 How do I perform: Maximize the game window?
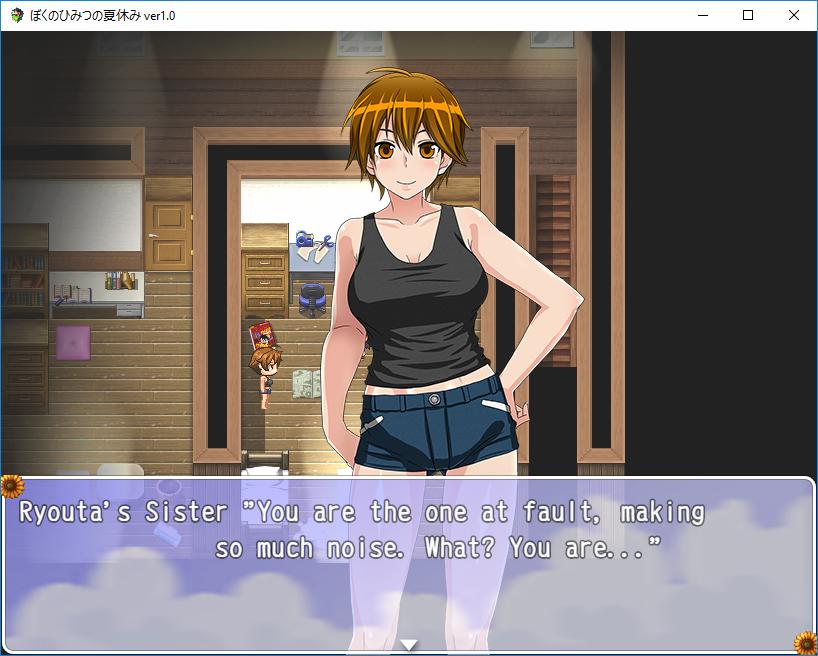point(748,15)
